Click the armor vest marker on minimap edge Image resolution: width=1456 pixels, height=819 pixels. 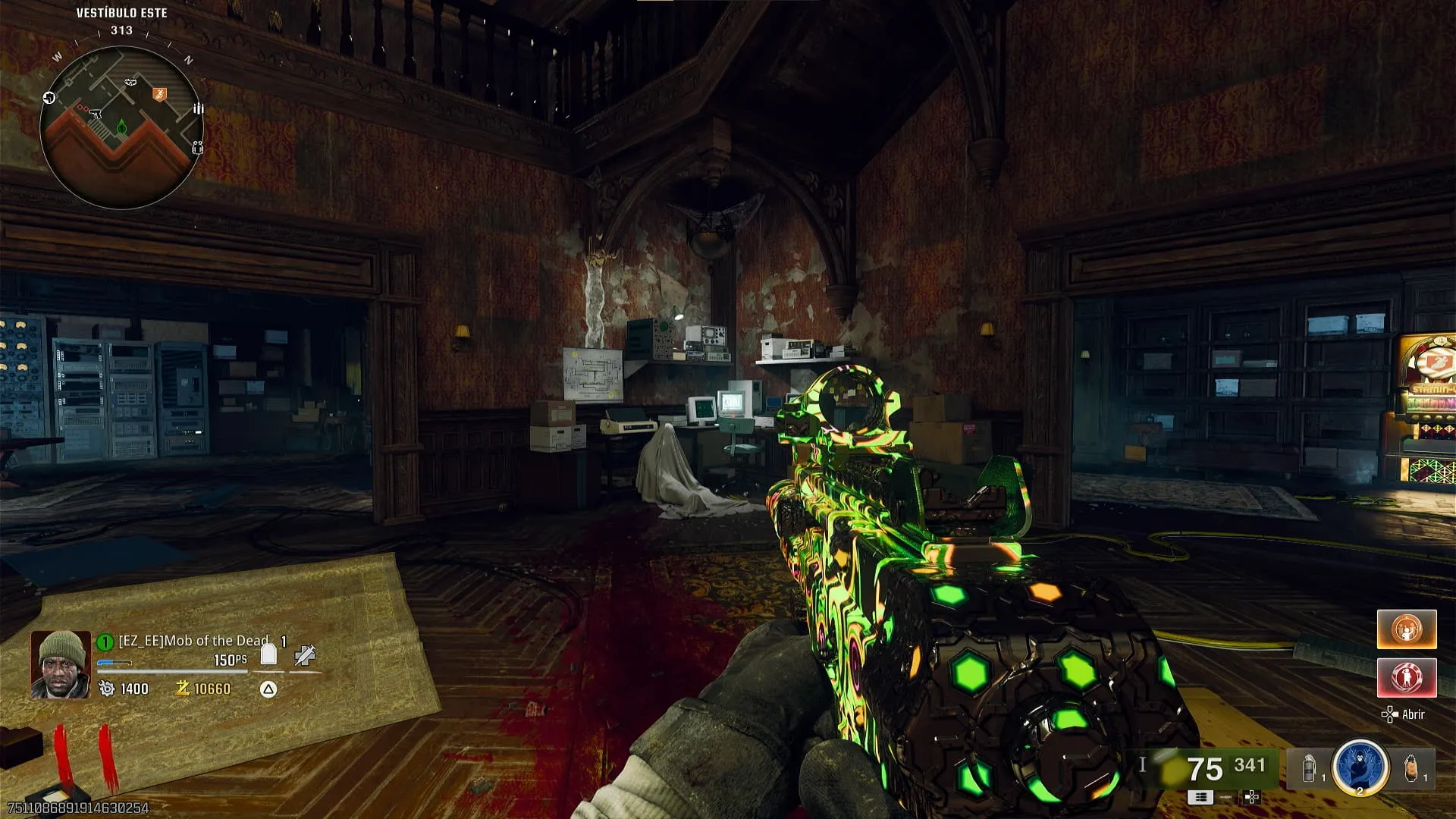(197, 147)
